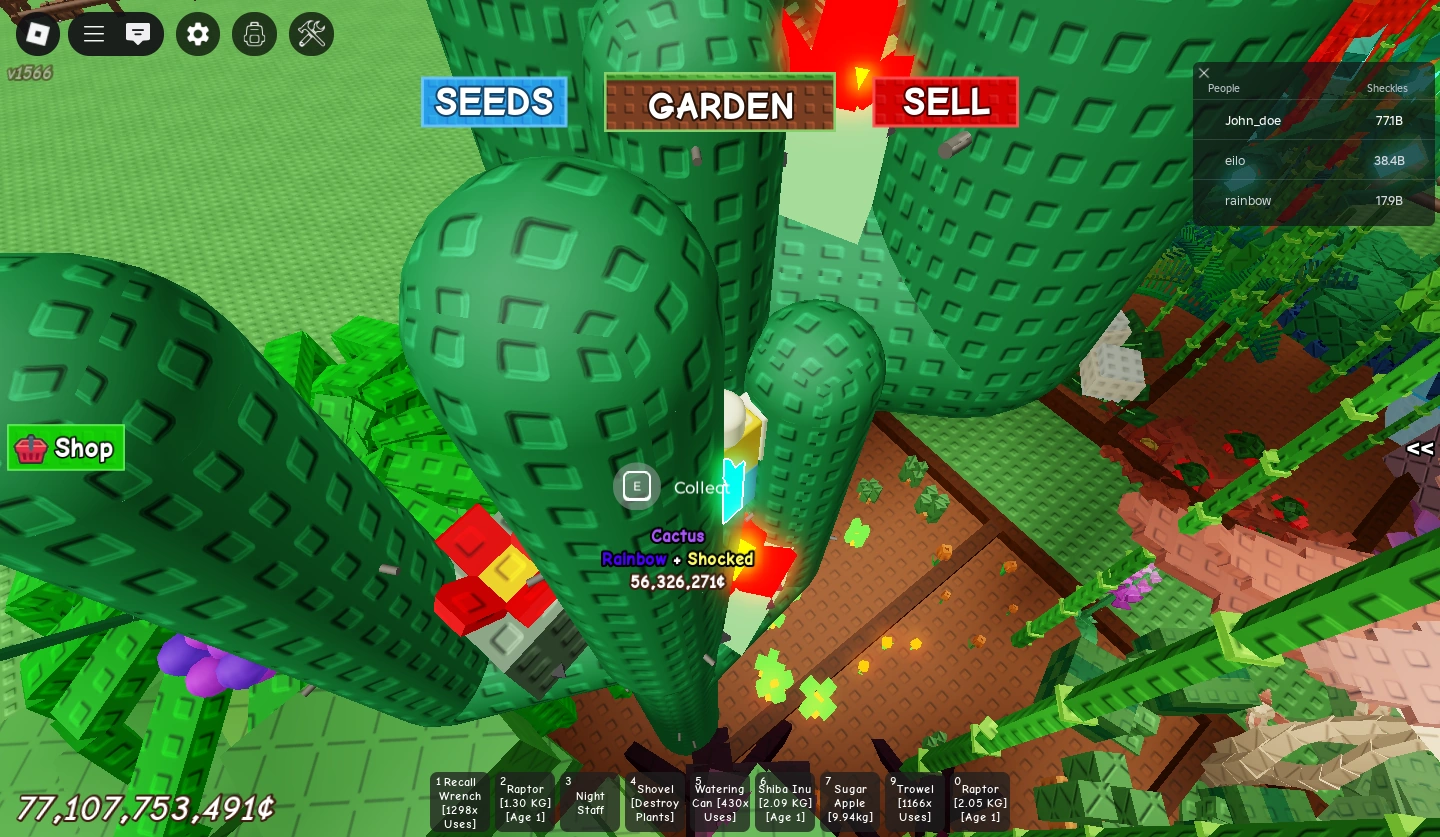1440x837 pixels.
Task: Click the SEEDS sign
Action: (494, 101)
